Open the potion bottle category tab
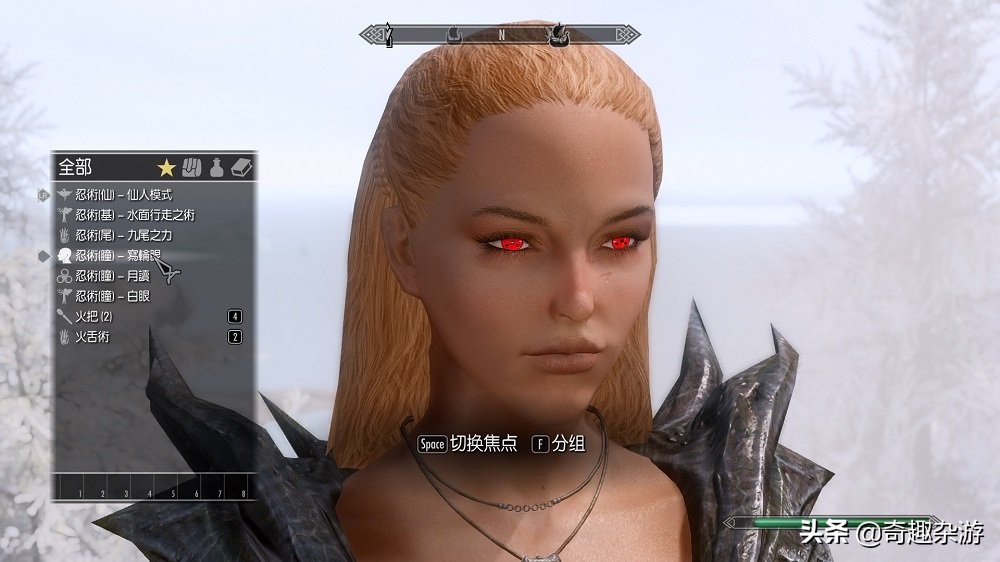This screenshot has width=1000, height=562. pyautogui.click(x=216, y=167)
